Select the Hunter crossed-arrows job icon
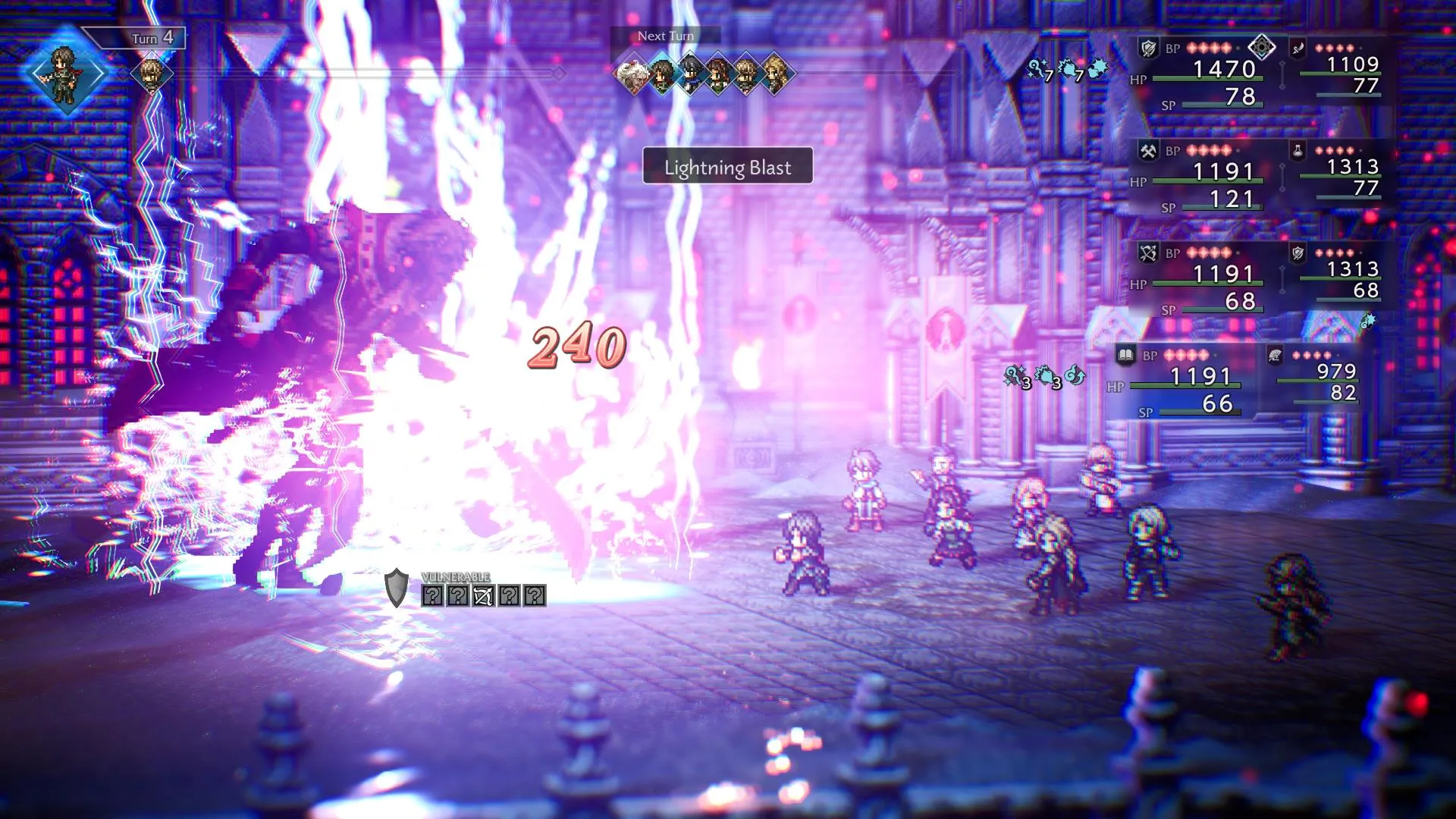1456x819 pixels. pos(1150,252)
